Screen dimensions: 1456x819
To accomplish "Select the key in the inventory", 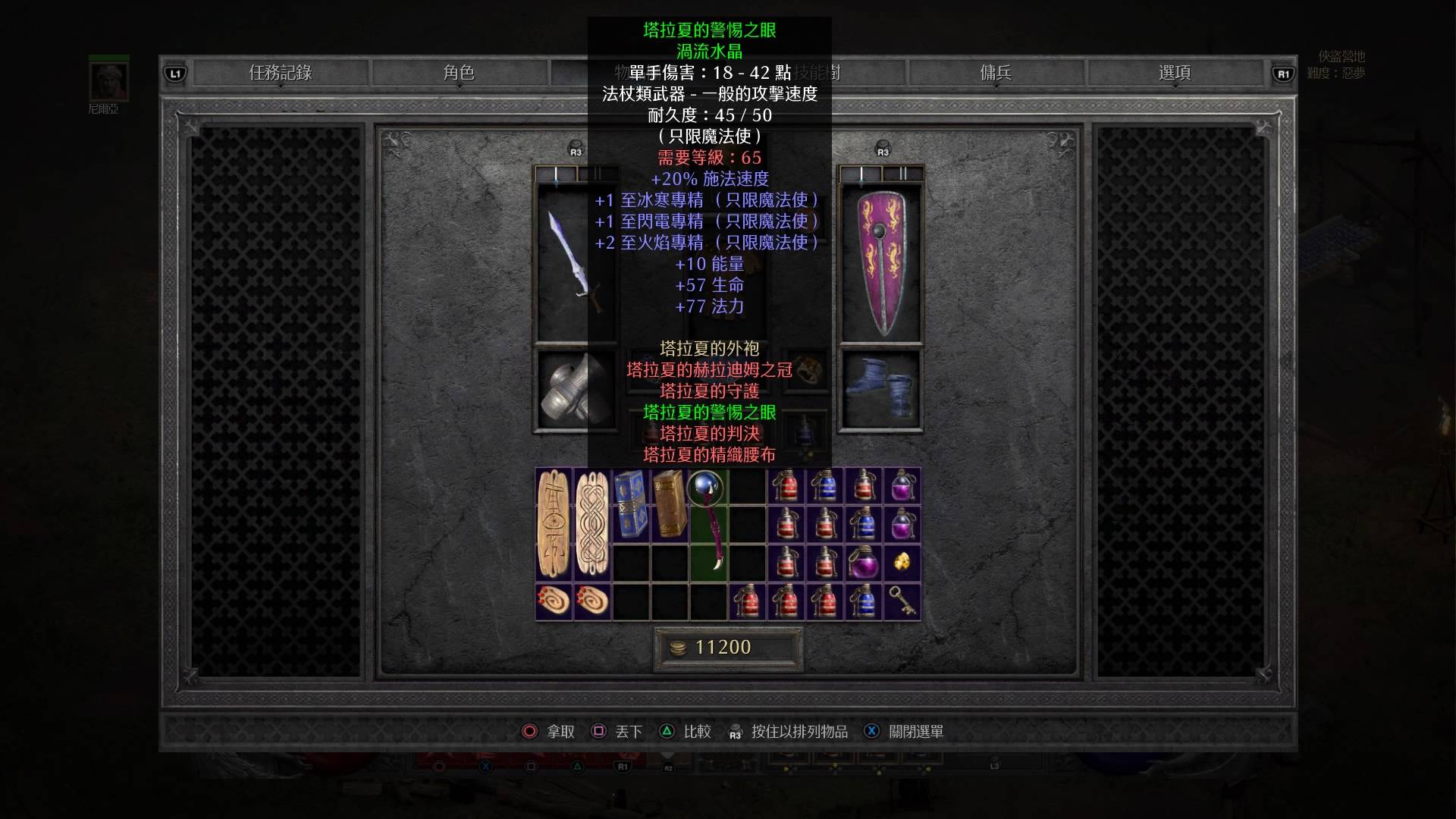I will point(901,601).
